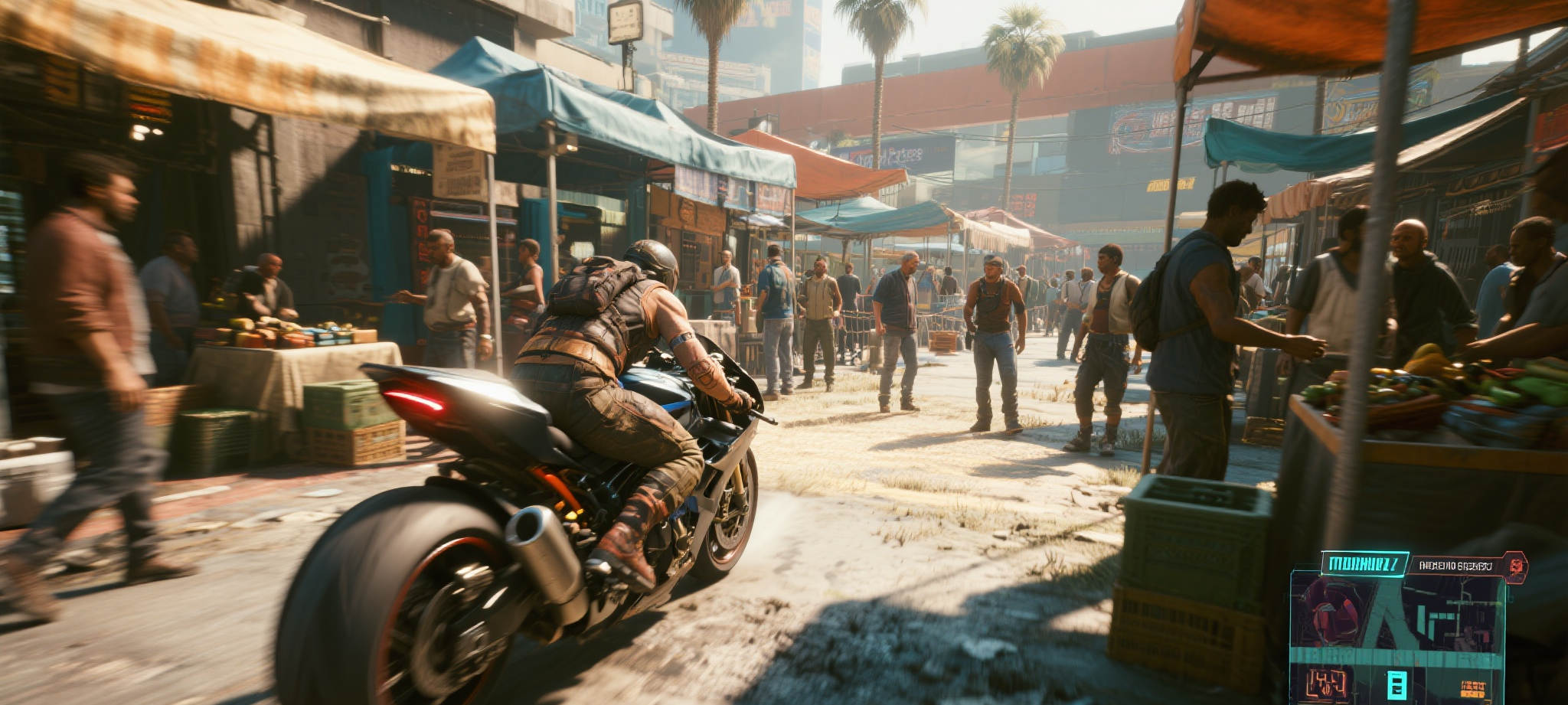Click the cyan square icon below the minimap

(1396, 684)
